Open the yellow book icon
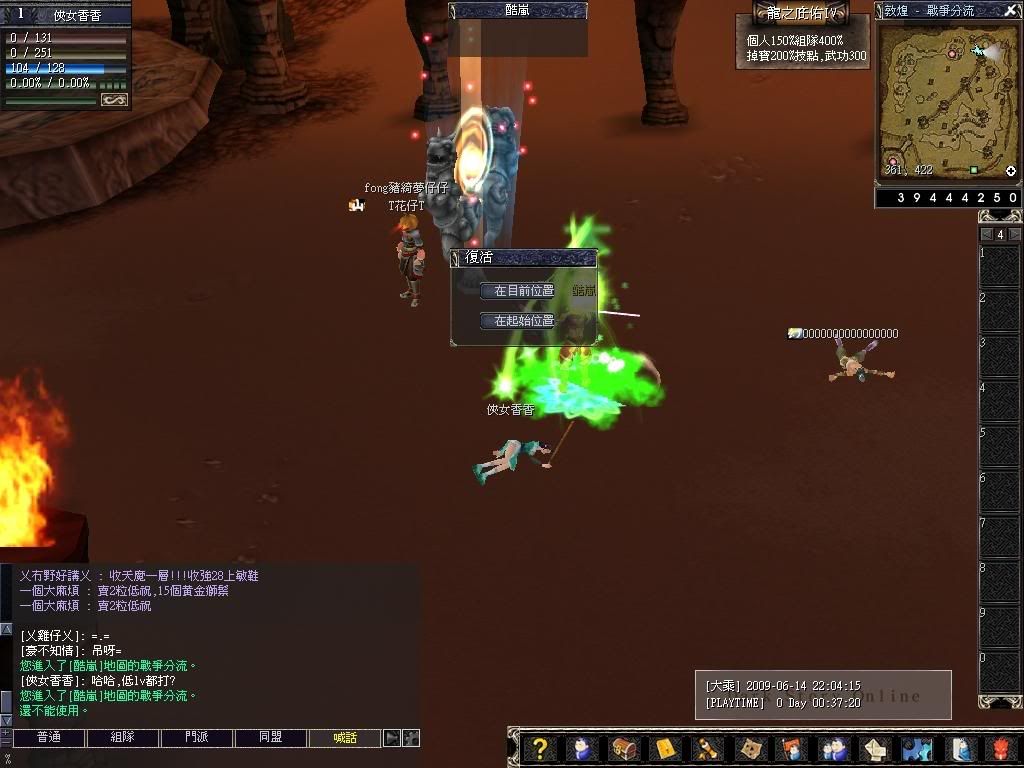 point(665,749)
